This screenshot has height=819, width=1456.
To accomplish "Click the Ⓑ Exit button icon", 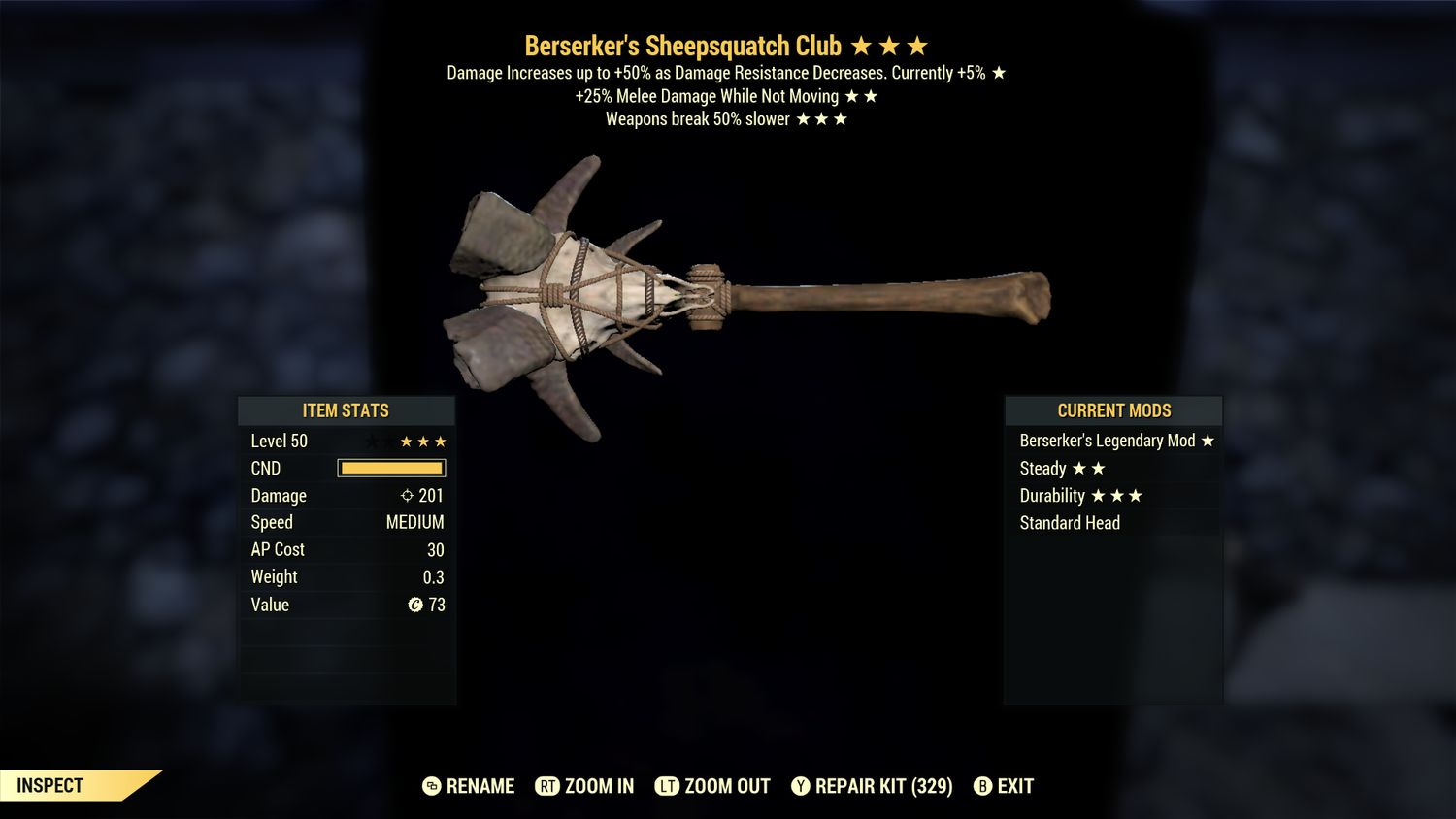I will pos(983,786).
